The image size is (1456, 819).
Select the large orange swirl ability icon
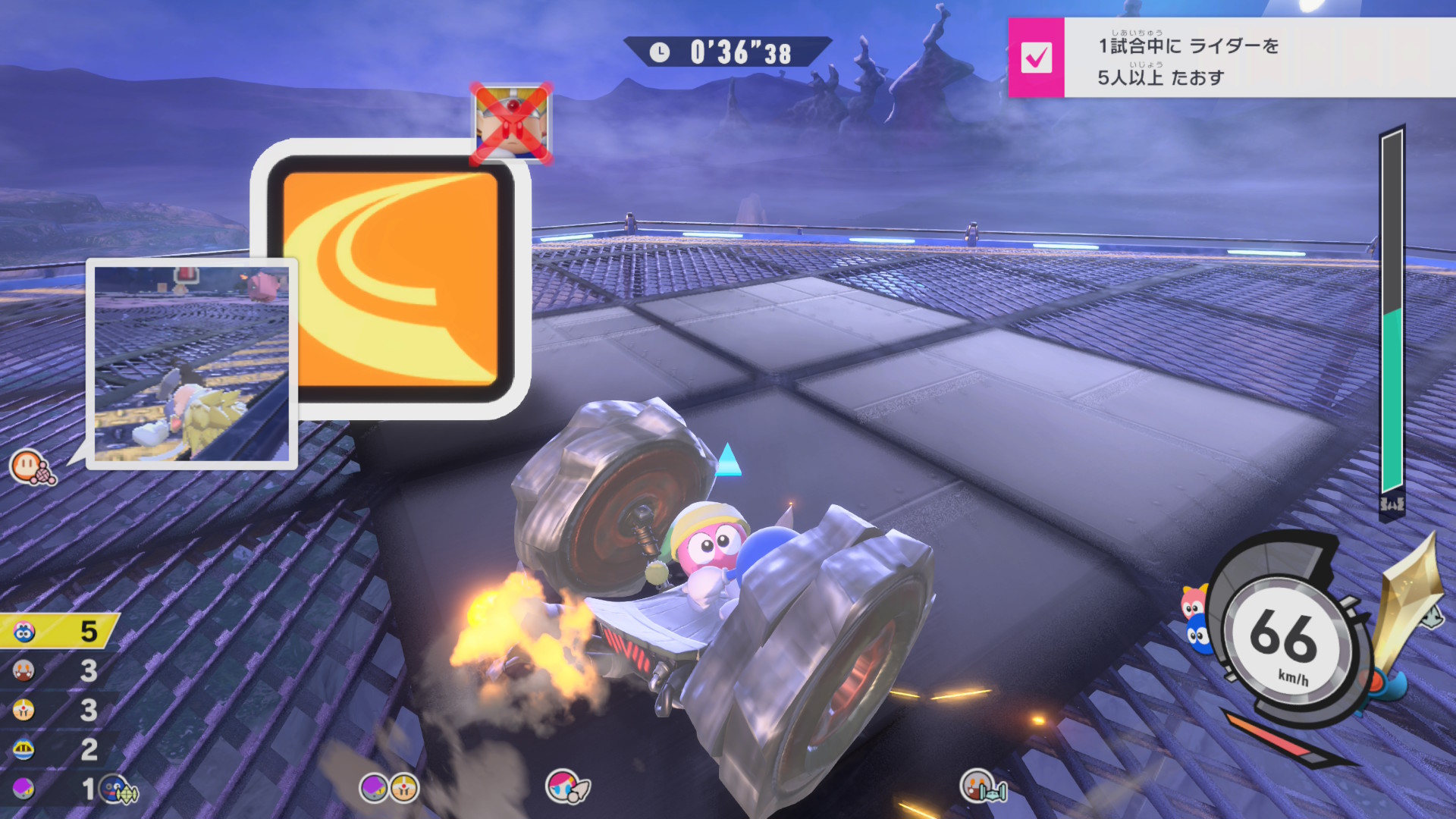(391, 279)
